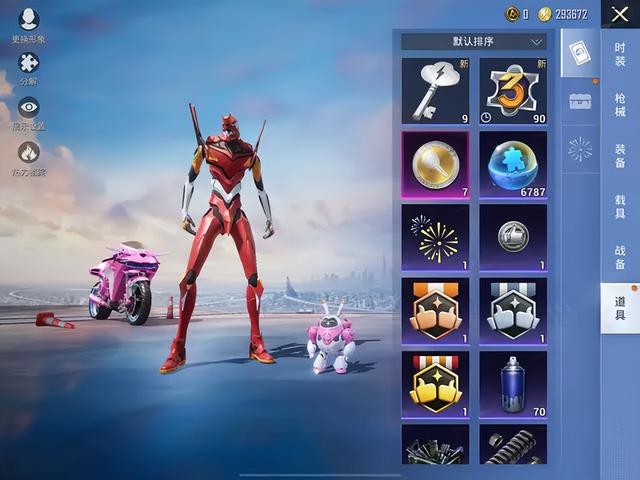
Task: Switch to the 时装 outfit tab
Action: click(620, 54)
